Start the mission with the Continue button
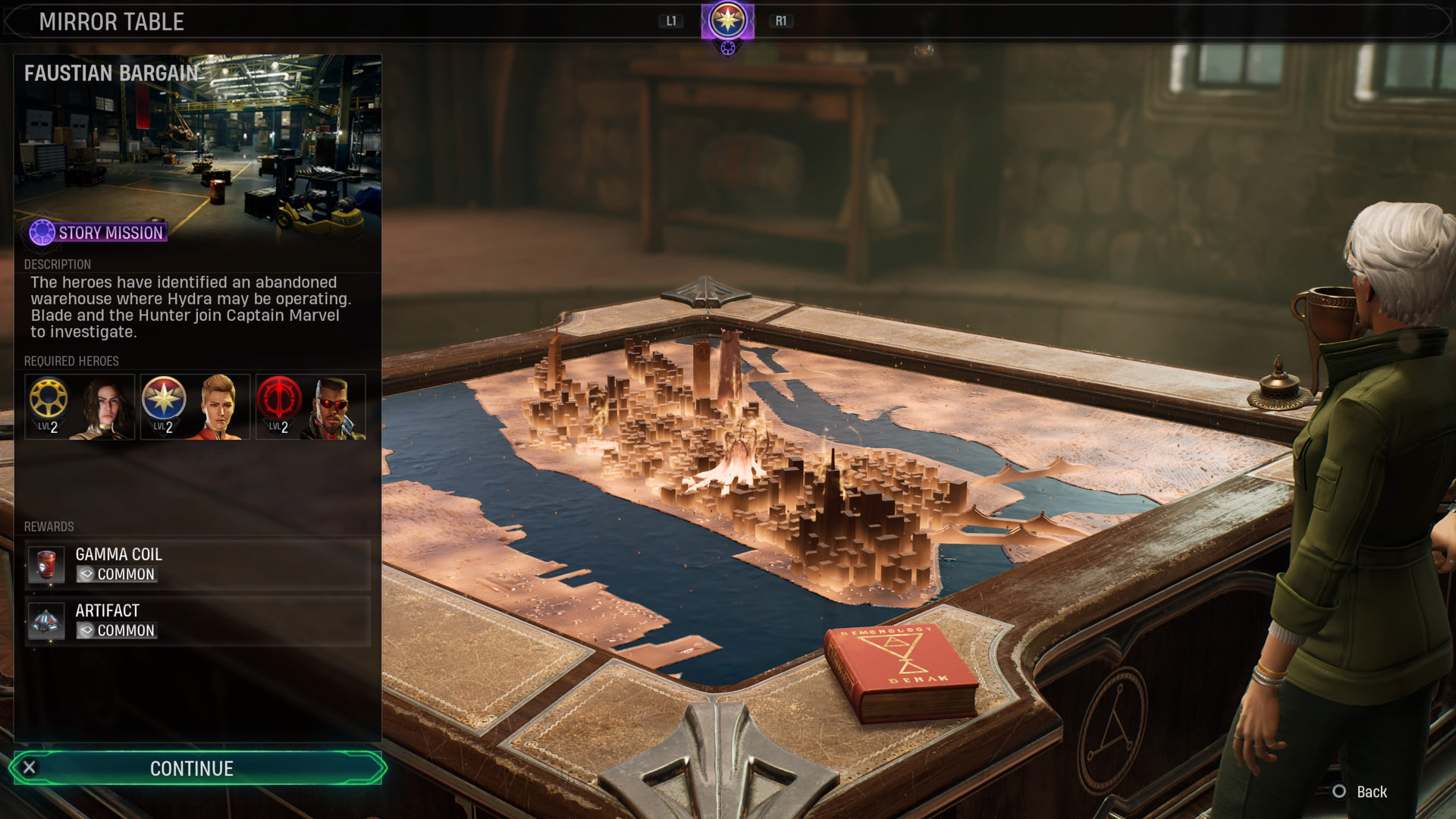The height and width of the screenshot is (819, 1456). 197,768
